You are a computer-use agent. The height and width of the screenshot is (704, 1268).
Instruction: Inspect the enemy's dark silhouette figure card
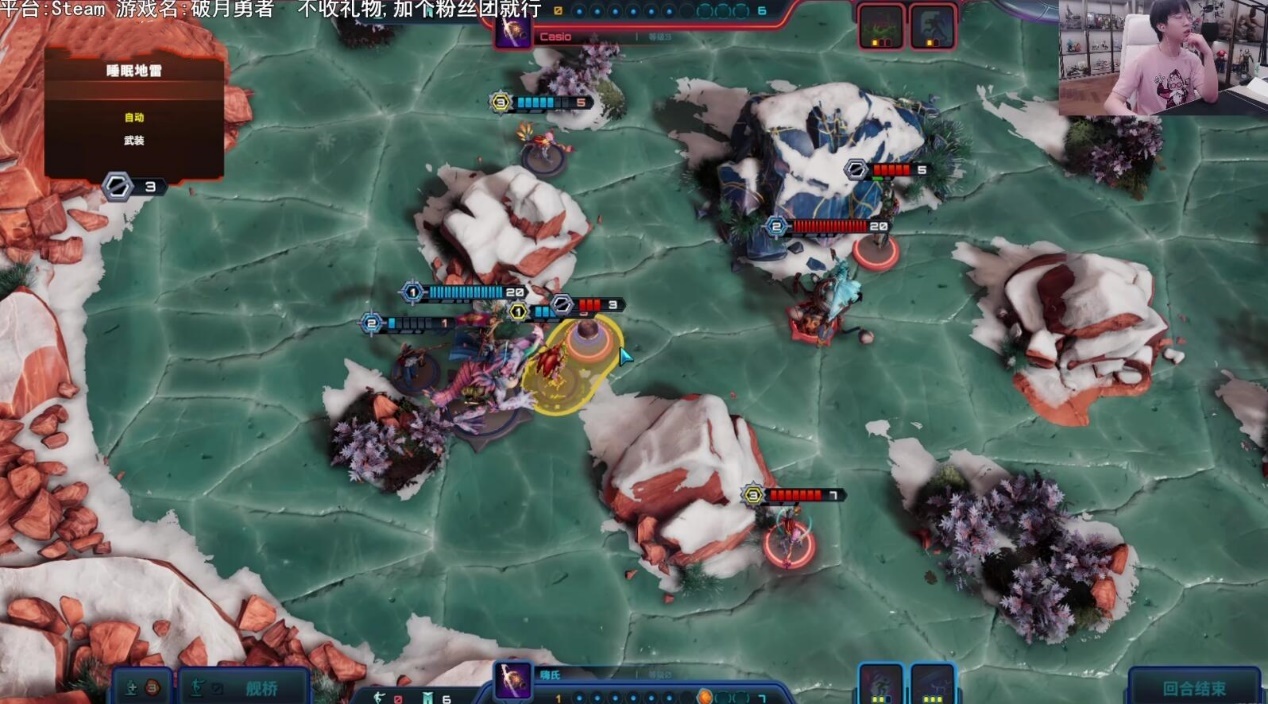pyautogui.click(x=933, y=26)
